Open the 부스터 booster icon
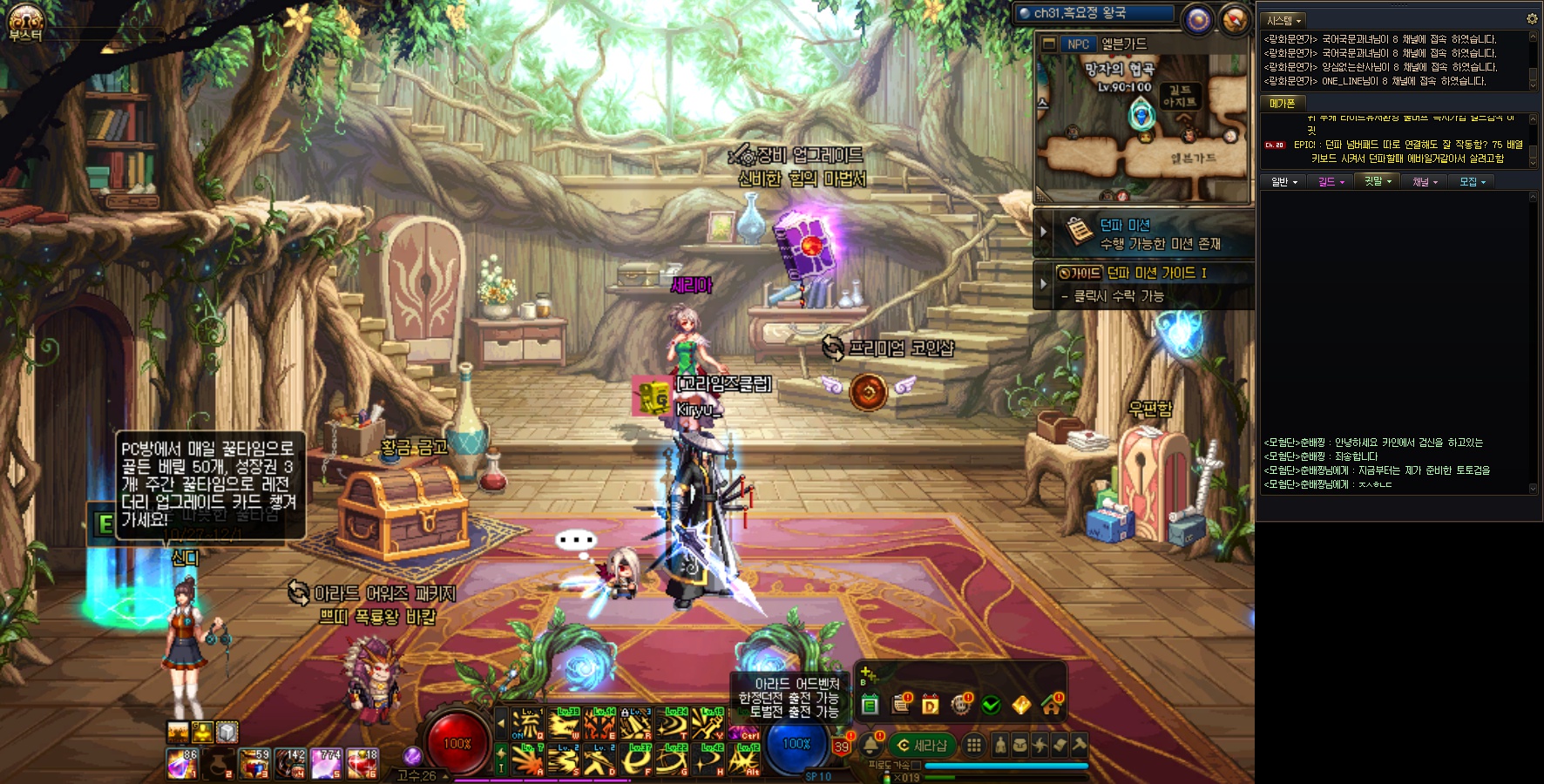This screenshot has width=1544, height=784. pos(25,23)
